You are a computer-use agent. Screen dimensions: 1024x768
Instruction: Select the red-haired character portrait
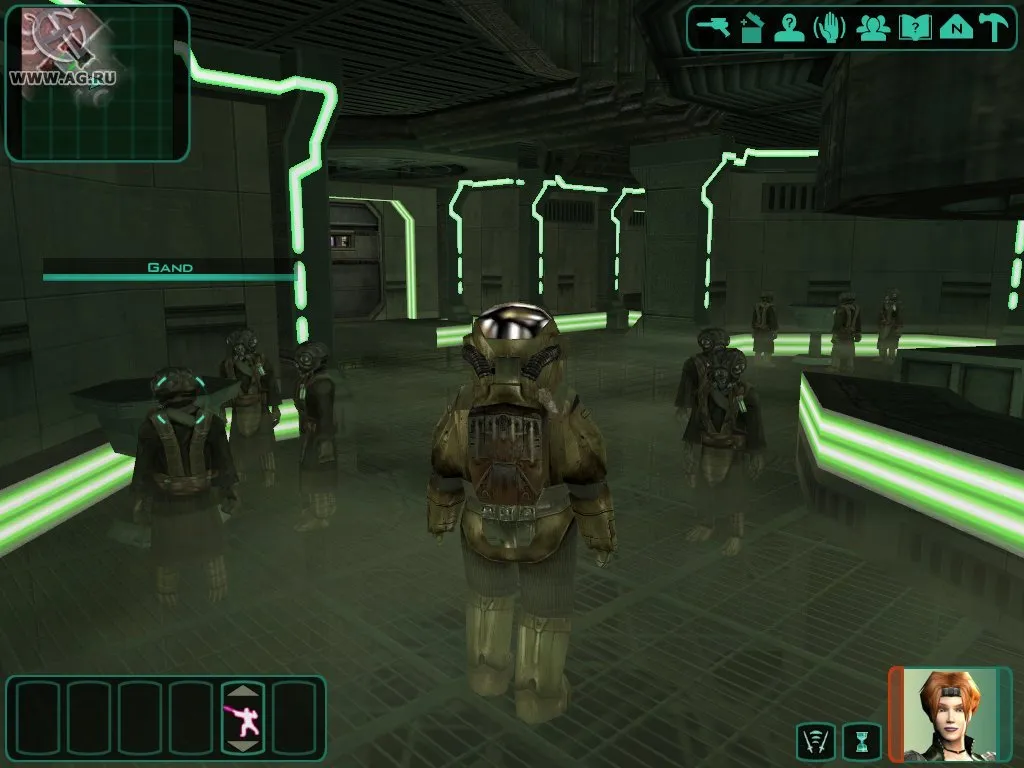pos(950,714)
